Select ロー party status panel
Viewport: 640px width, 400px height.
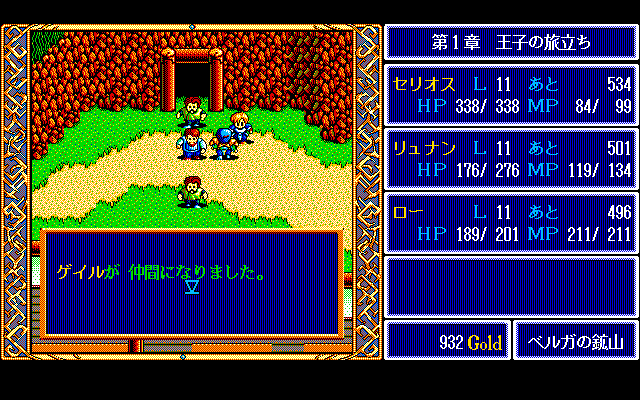510,222
